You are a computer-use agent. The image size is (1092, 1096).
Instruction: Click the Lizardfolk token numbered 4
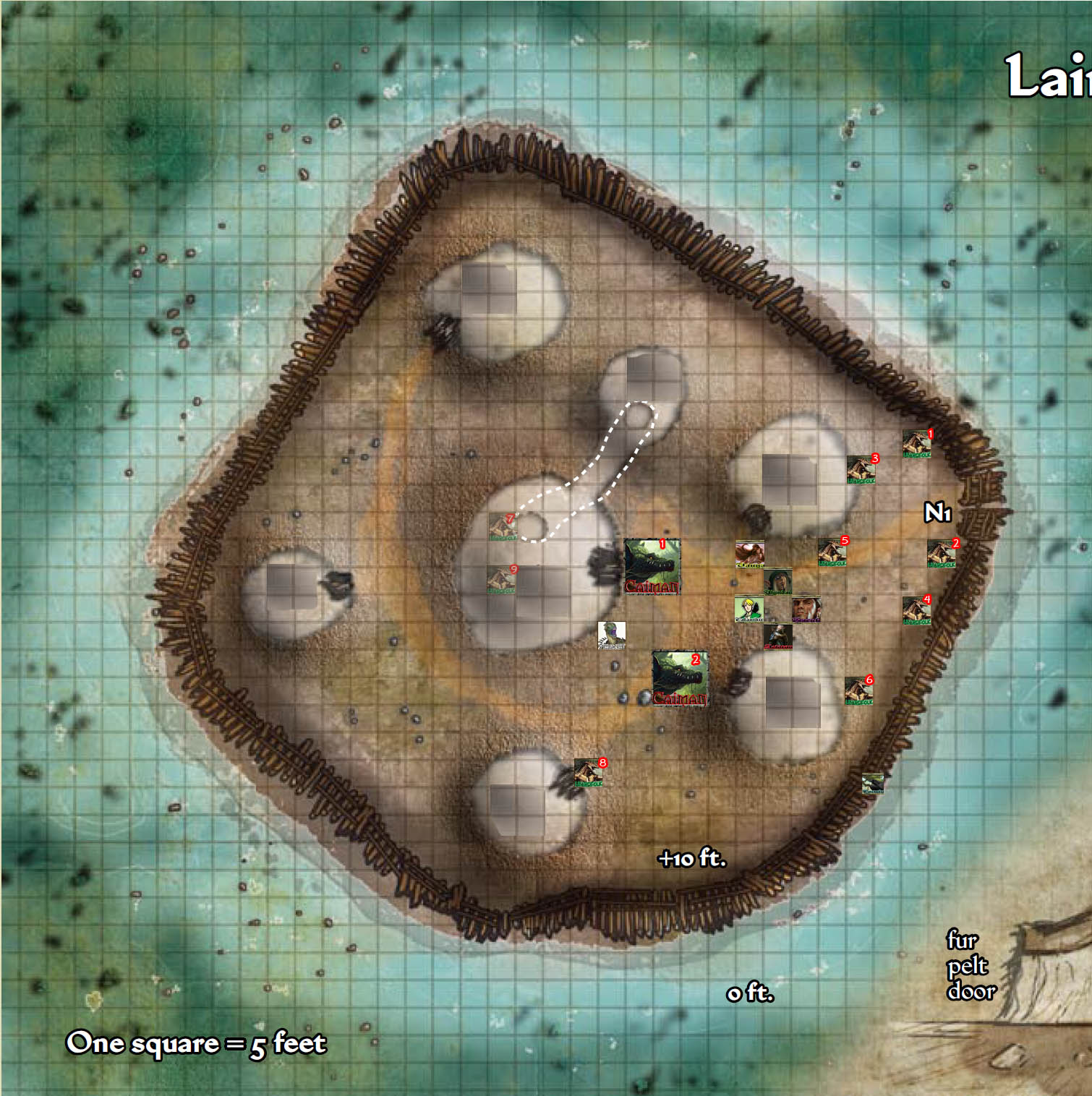click(x=916, y=610)
